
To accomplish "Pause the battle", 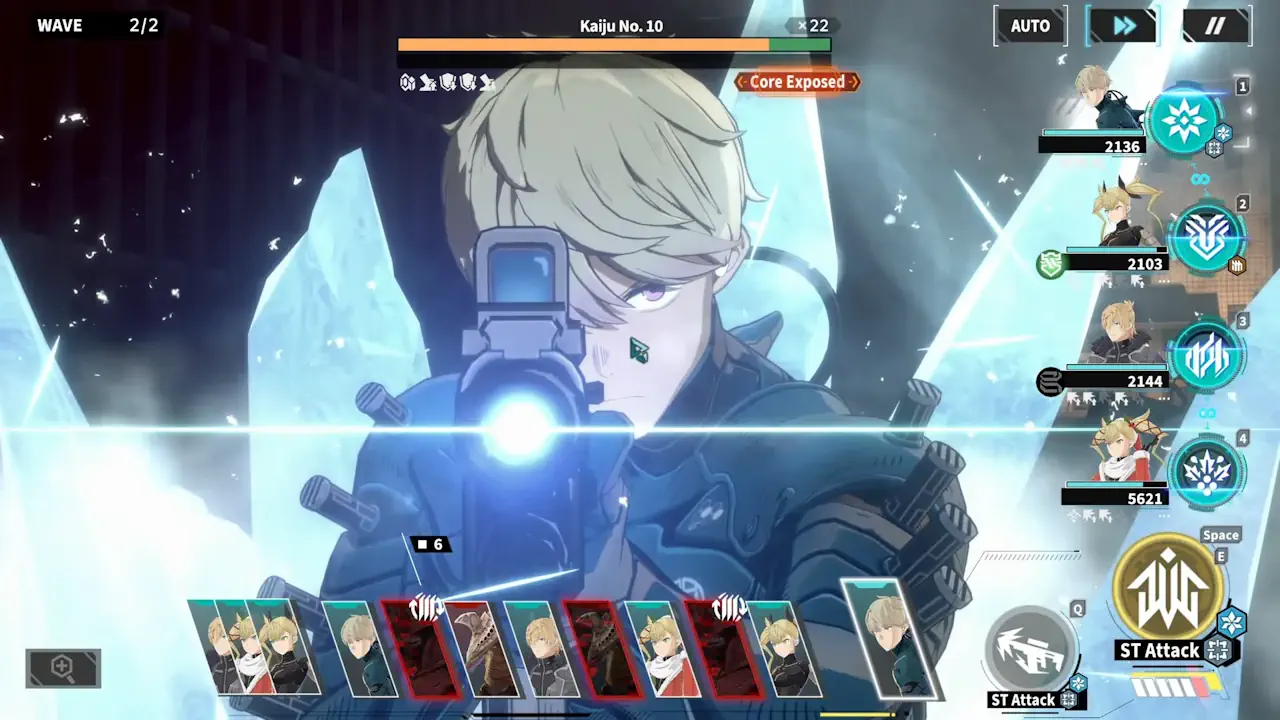I will tap(1215, 26).
